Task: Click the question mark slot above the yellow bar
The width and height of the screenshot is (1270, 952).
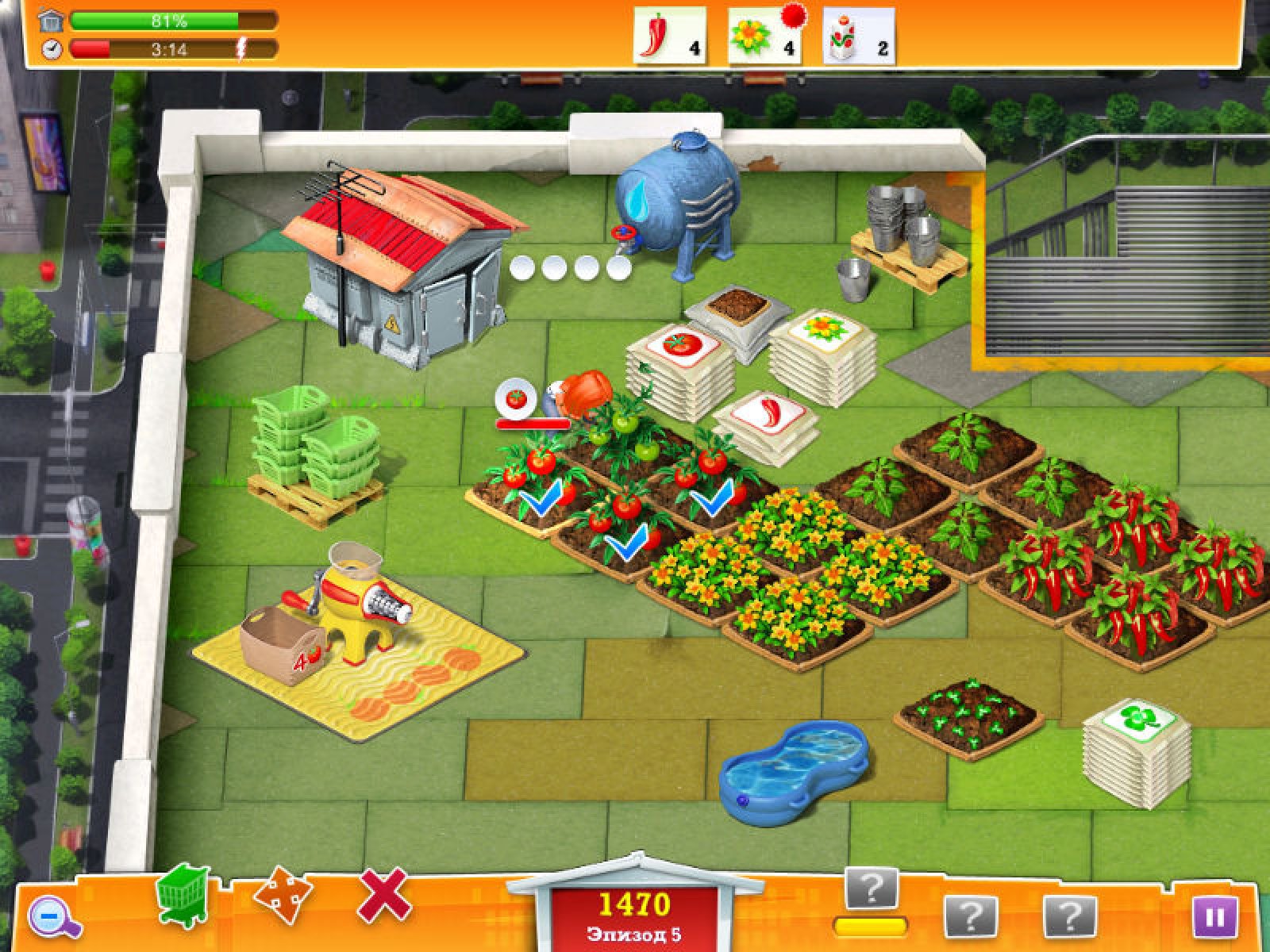Action: tap(871, 890)
